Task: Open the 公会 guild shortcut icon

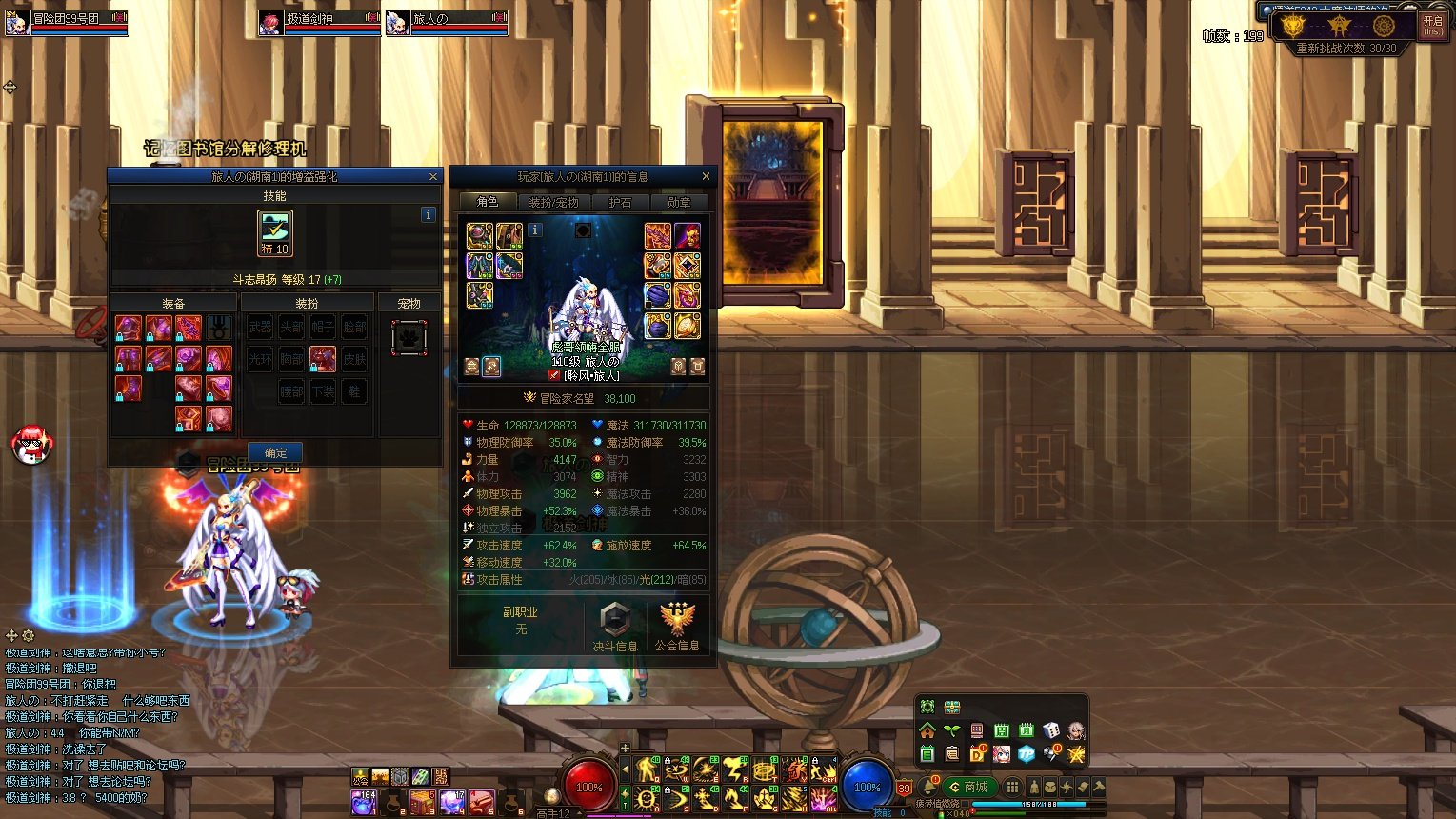Action: [x=360, y=776]
